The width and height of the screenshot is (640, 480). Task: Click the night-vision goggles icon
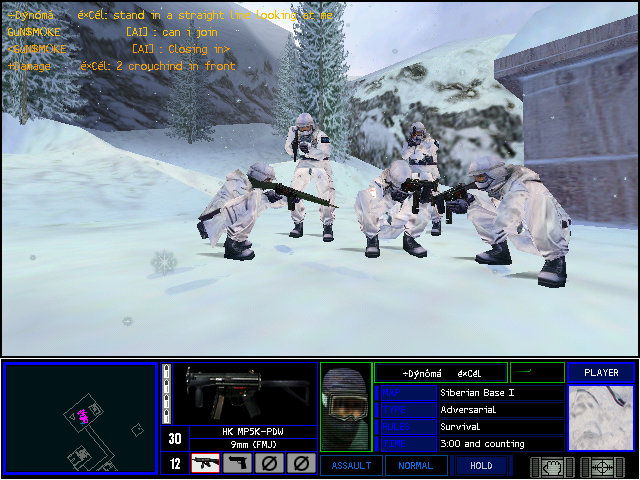552,466
